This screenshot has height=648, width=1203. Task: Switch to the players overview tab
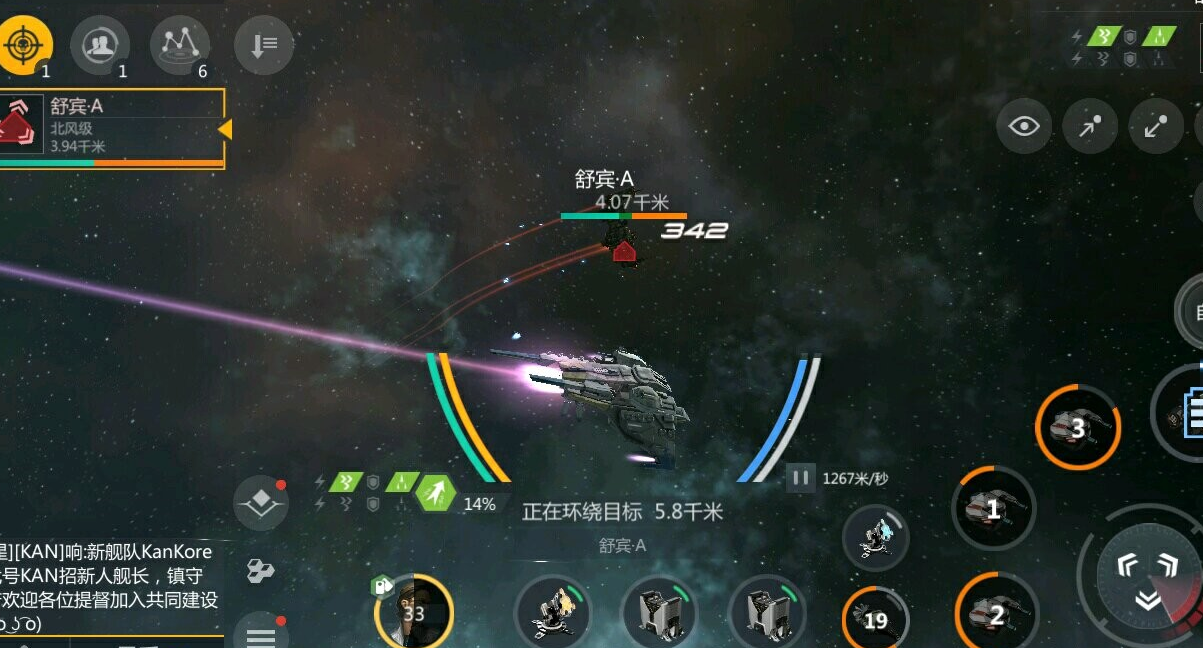(x=100, y=44)
